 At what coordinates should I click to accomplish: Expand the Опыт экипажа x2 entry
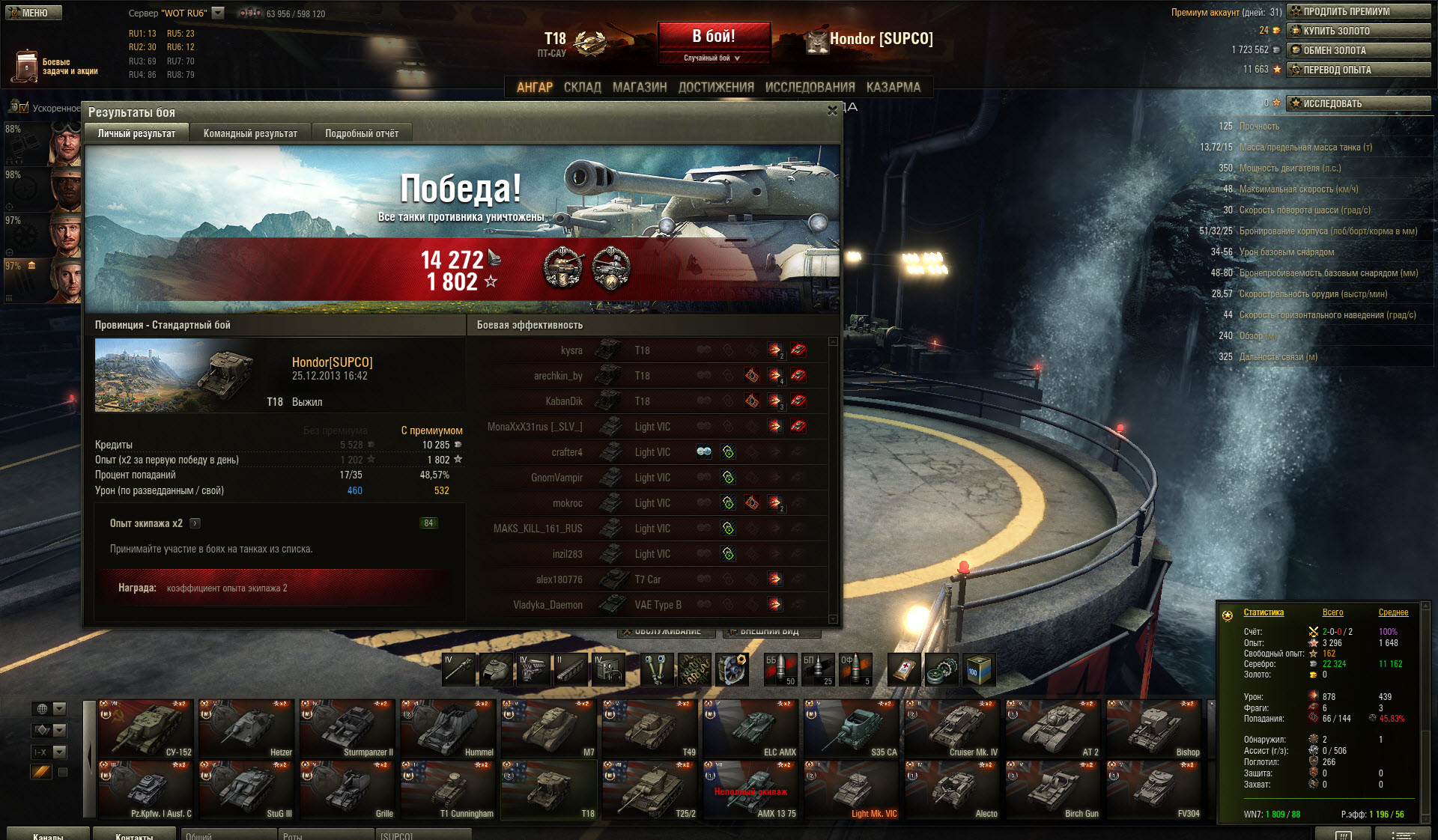195,523
